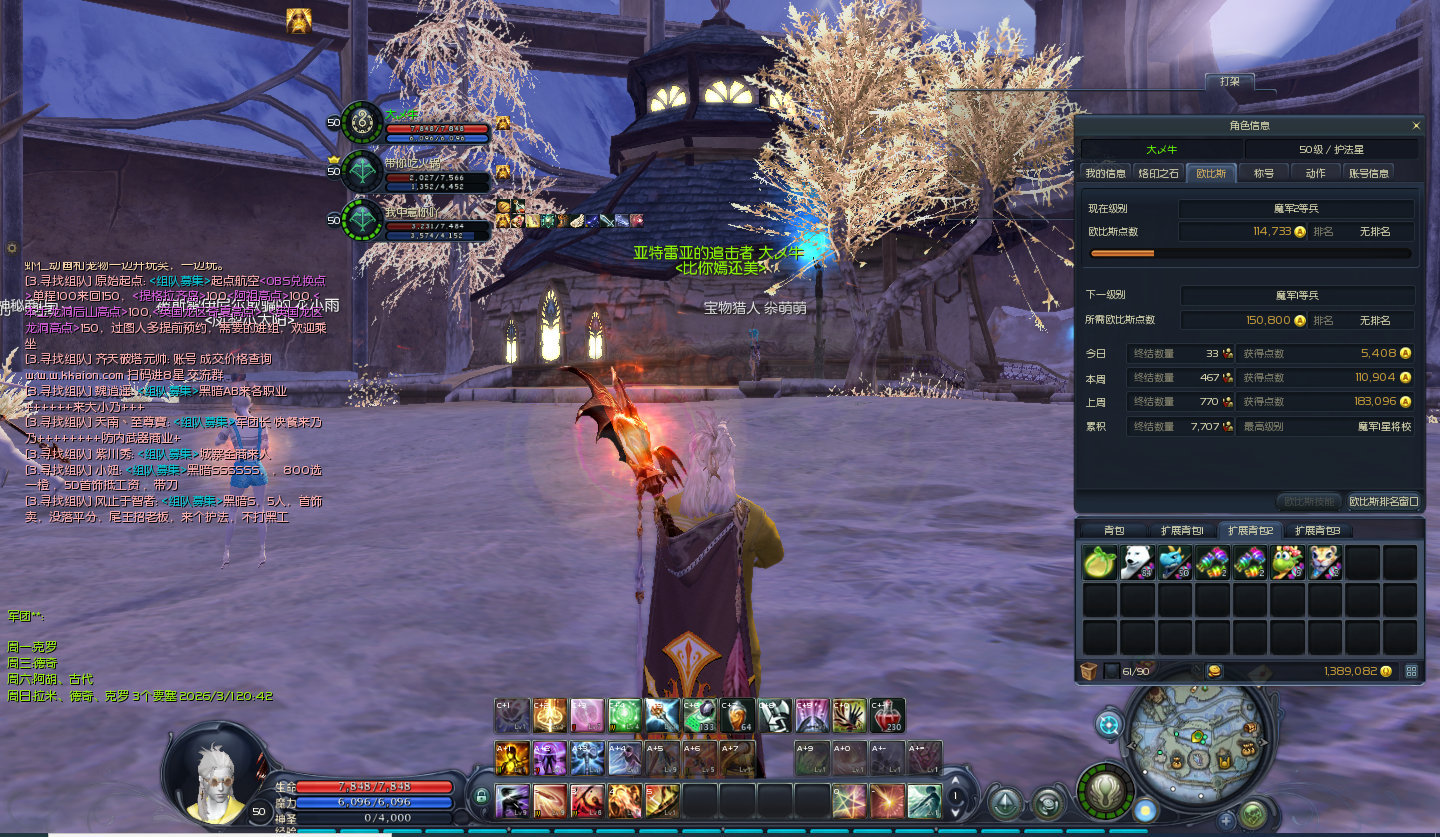Open the 账号信息 account tab
The width and height of the screenshot is (1440, 837).
coord(1369,173)
